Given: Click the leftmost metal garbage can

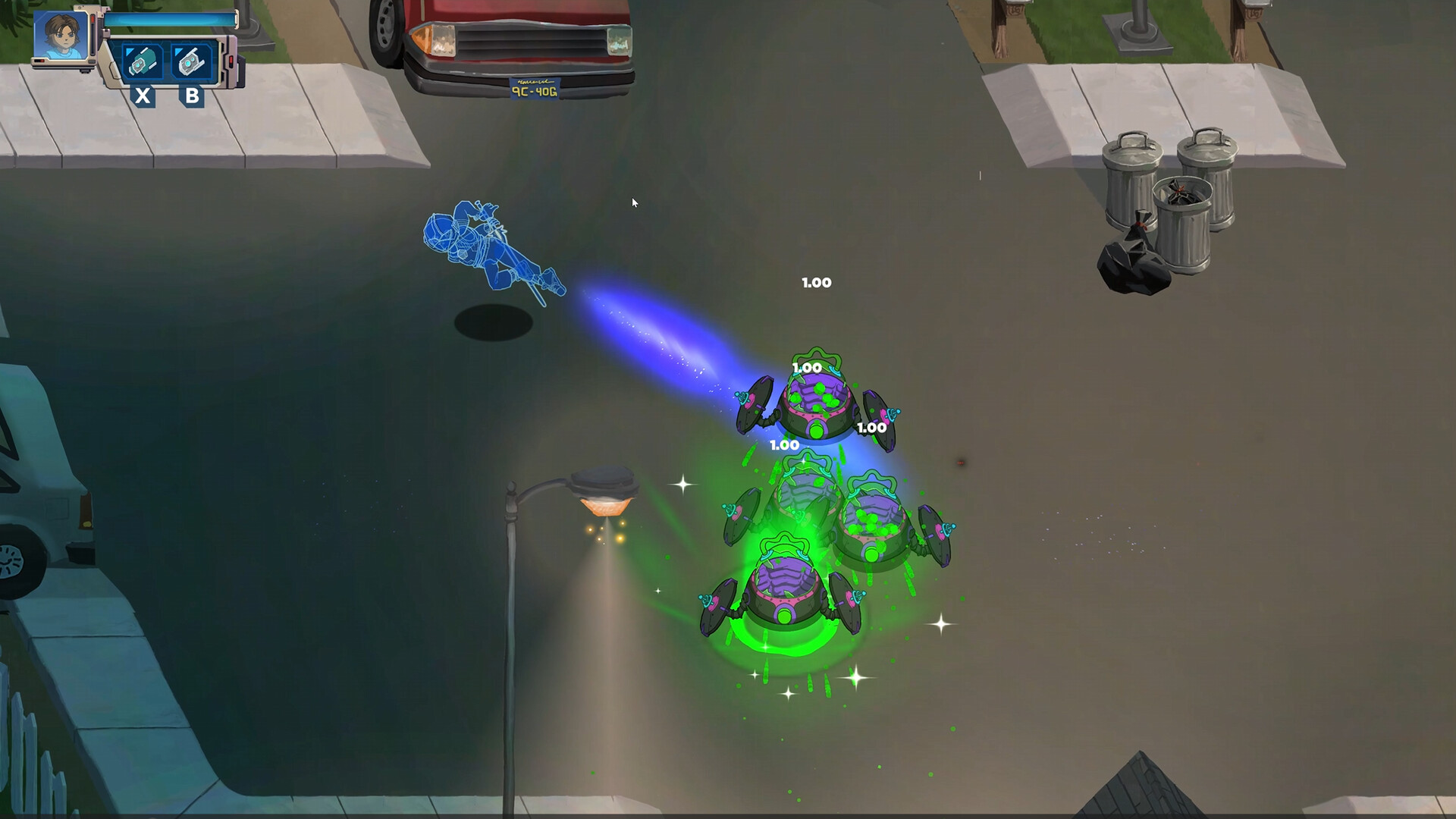Looking at the screenshot, I should (1132, 182).
